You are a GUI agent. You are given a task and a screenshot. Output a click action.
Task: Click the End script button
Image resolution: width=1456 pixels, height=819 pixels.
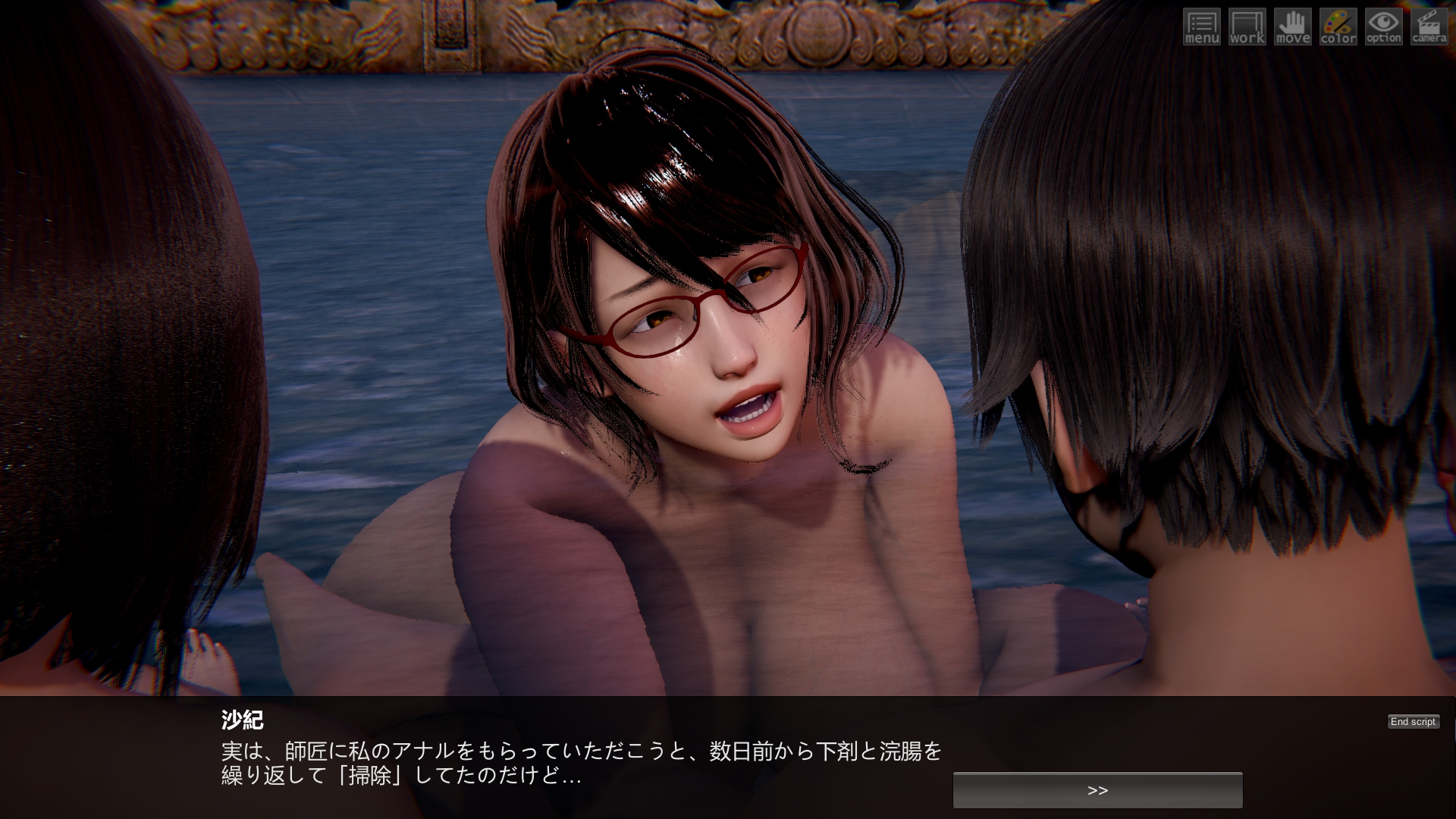(1413, 722)
